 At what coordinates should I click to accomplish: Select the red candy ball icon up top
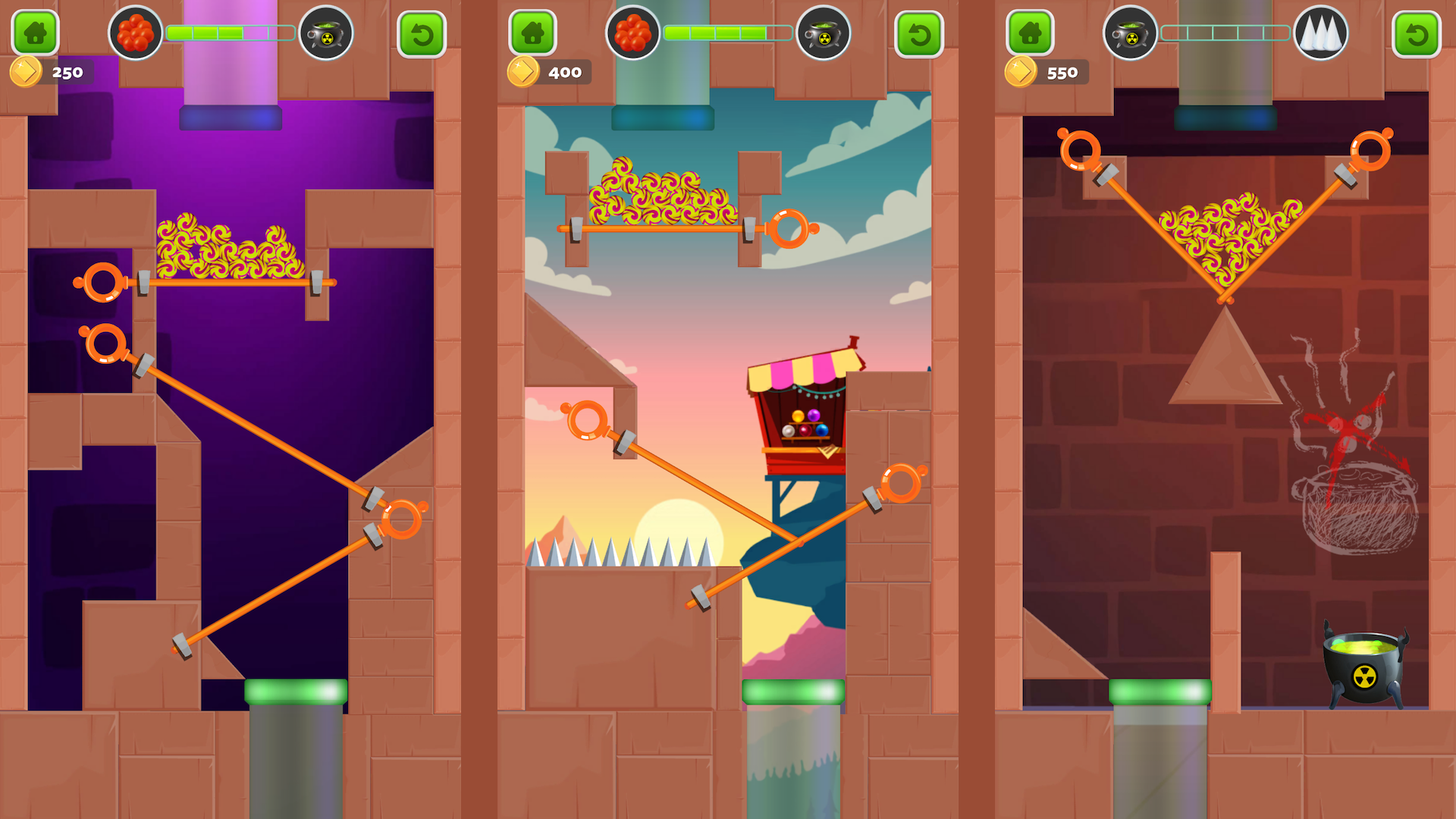[x=136, y=33]
